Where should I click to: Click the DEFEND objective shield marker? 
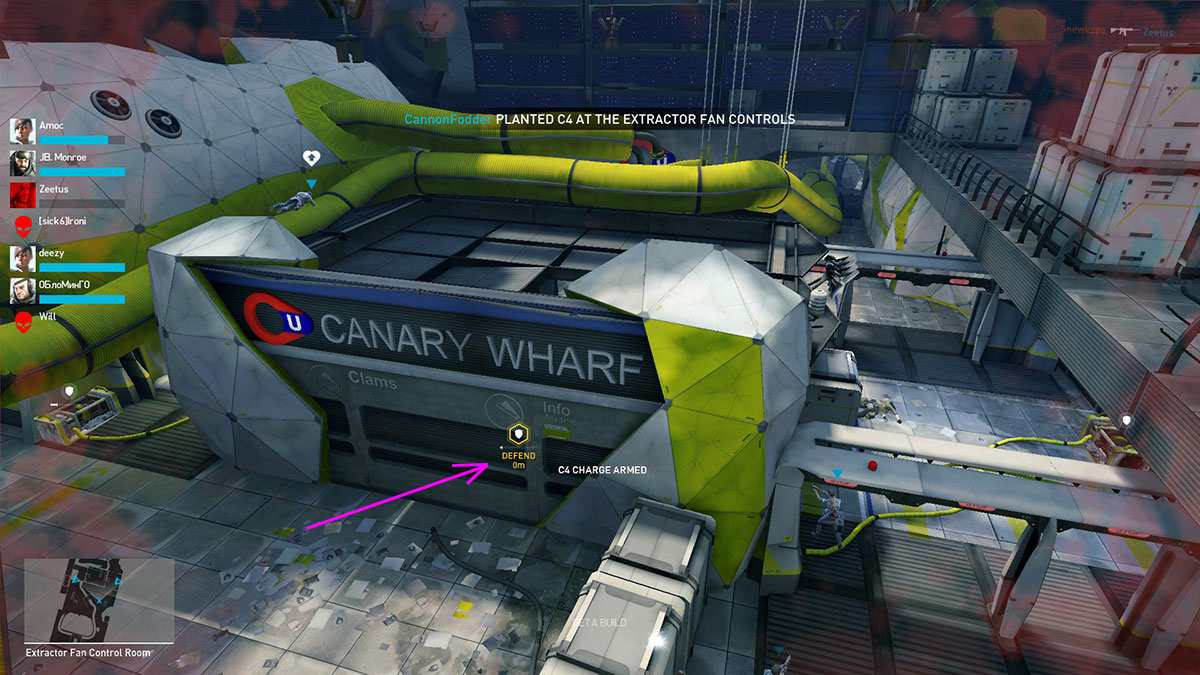click(518, 434)
